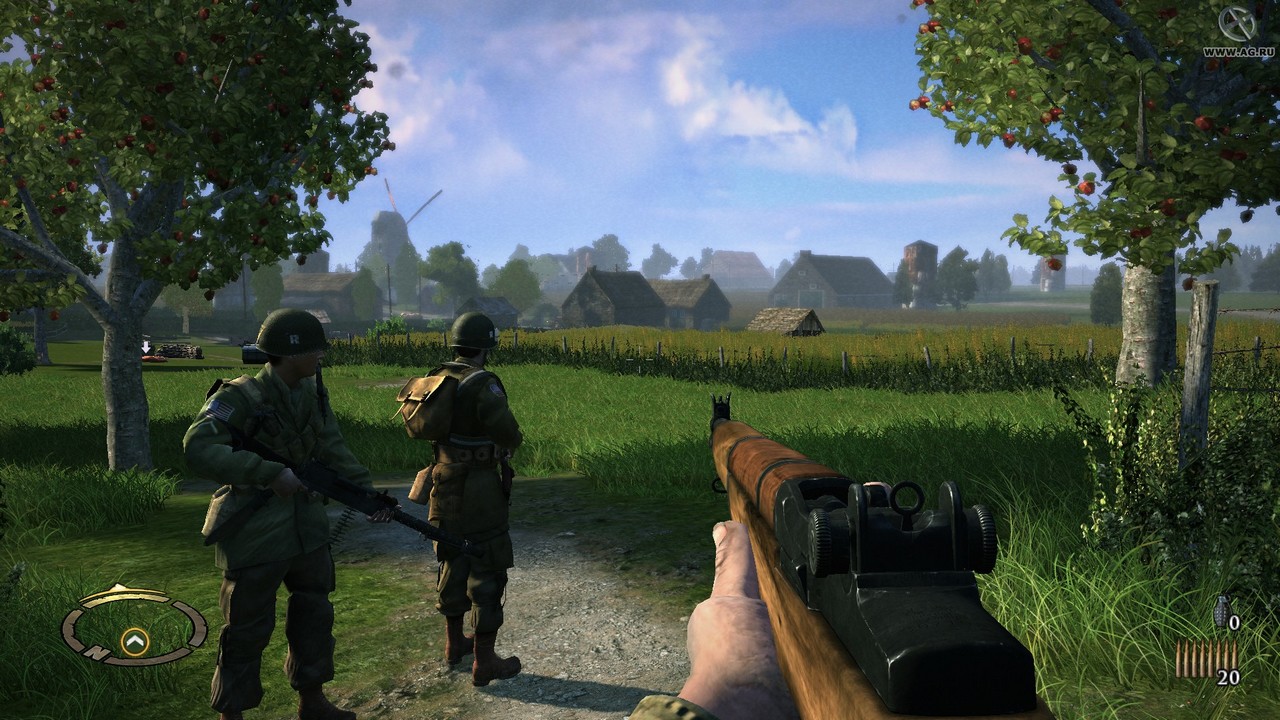Select the grenade icon
Image resolution: width=1280 pixels, height=720 pixels.
click(1220, 611)
